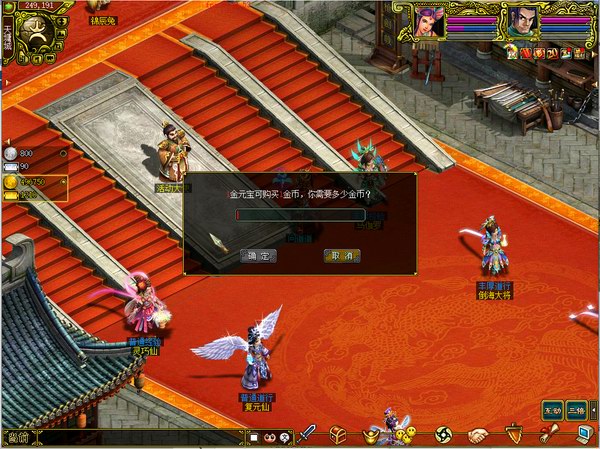
Task: Open the handshake trade icon
Action: pos(478,435)
